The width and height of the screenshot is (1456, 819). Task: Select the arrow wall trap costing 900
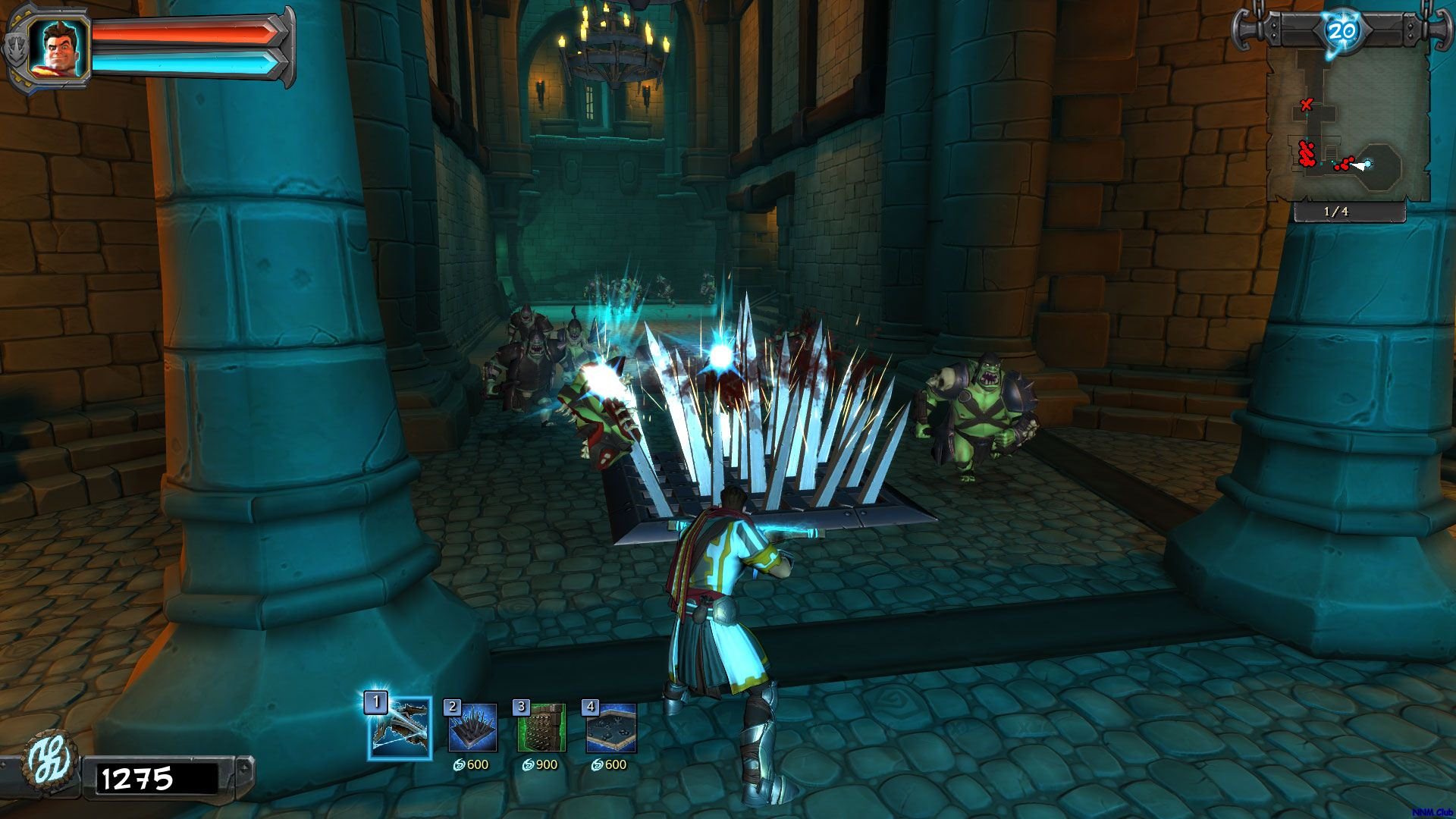coord(541,728)
